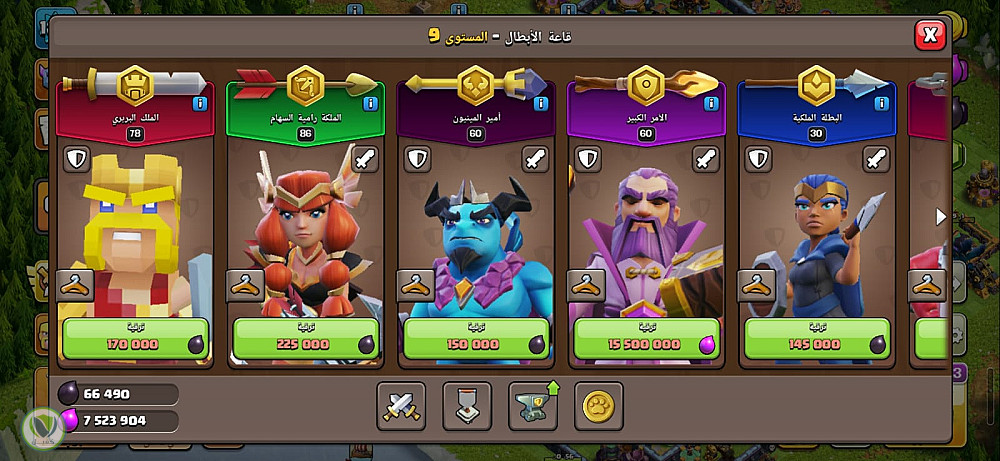Select the sword icon on Archer Queen card
Screen dimensions: 1000x461
366,159
